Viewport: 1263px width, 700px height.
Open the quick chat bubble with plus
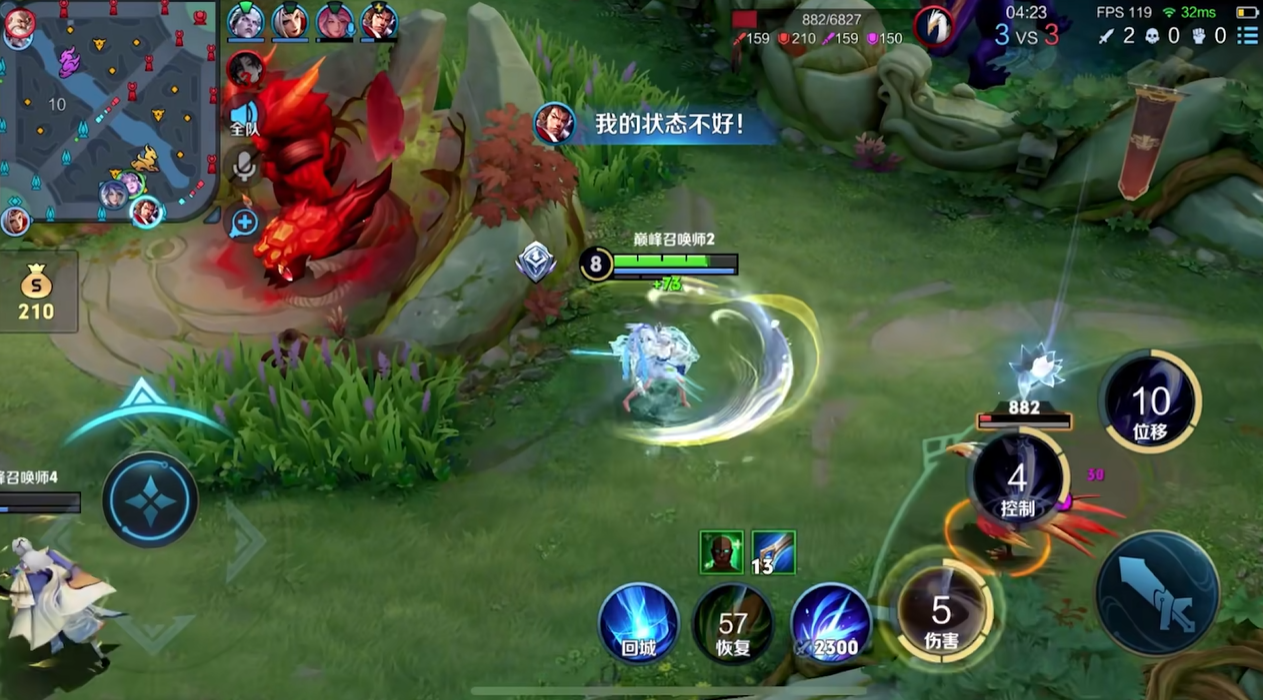tap(244, 223)
